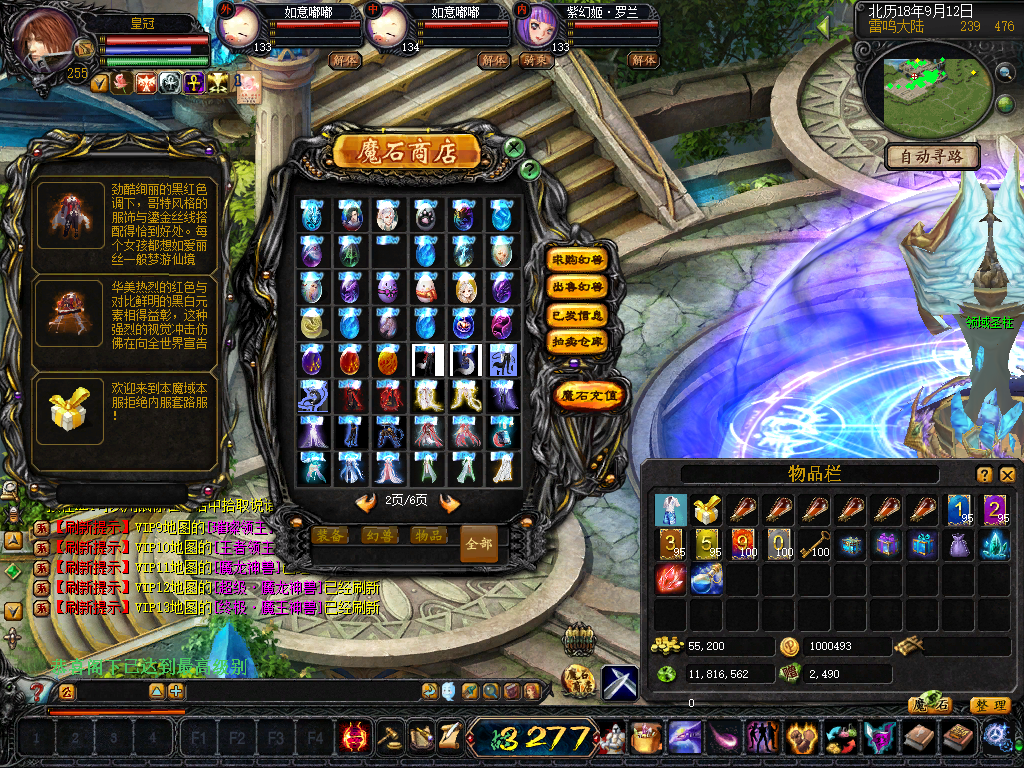Image resolution: width=1024 pixels, height=768 pixels.
Task: Open the 拍卖仓库 auction warehouse
Action: 578,341
